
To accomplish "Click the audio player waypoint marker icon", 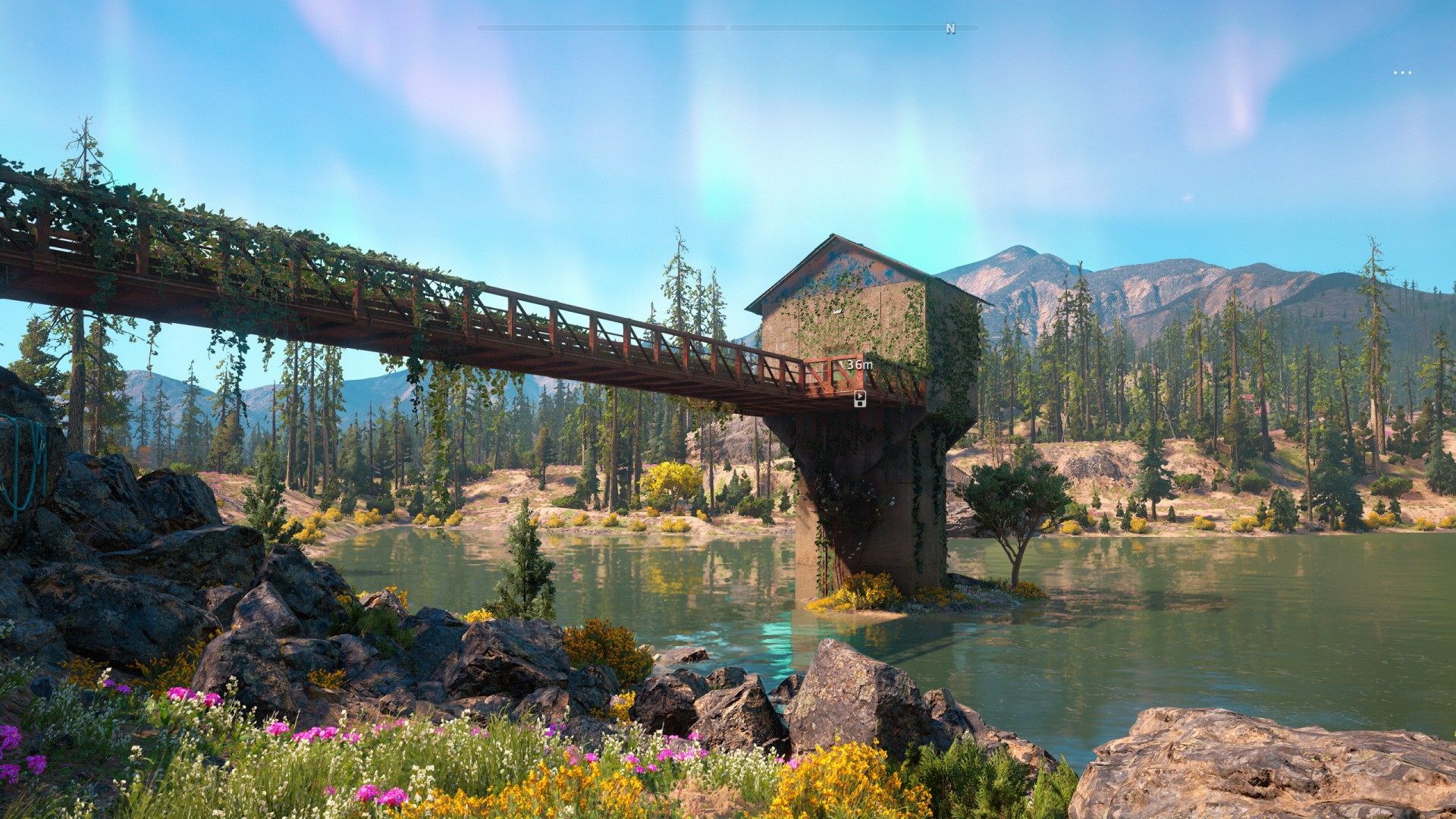I will pos(859,399).
